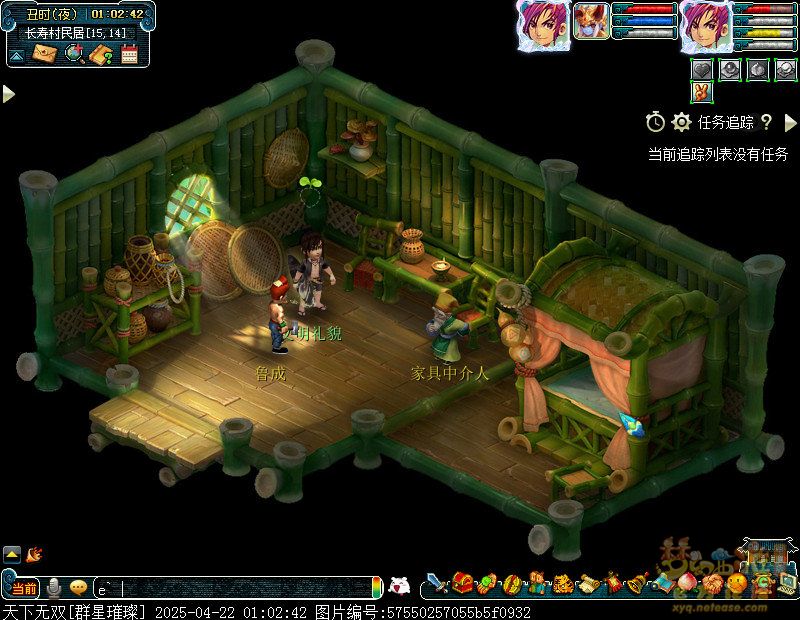Select the grey heart status icon
Image resolution: width=800 pixels, height=620 pixels.
click(x=702, y=68)
